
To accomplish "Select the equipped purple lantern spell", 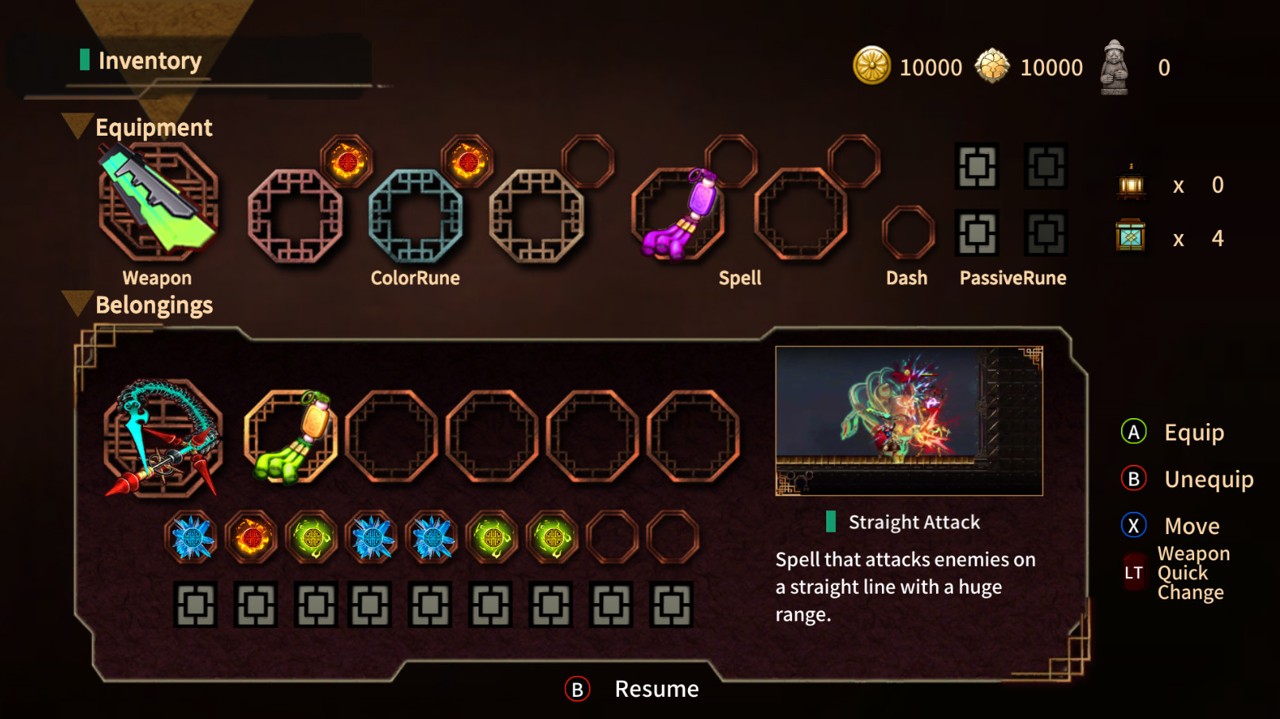I will tap(677, 214).
